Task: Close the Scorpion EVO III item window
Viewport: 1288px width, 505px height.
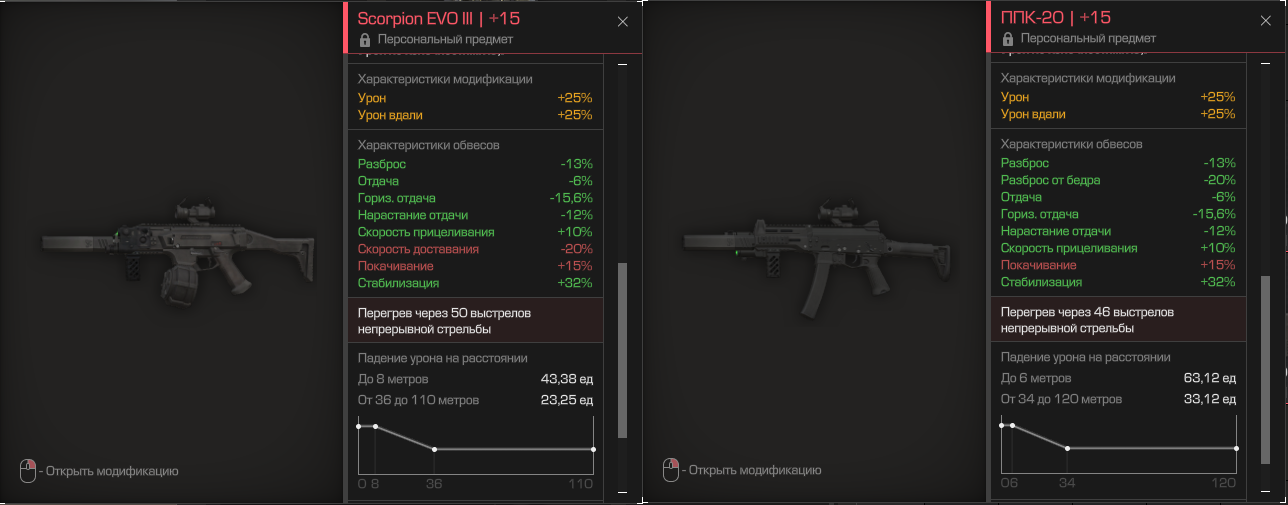Action: (x=623, y=21)
